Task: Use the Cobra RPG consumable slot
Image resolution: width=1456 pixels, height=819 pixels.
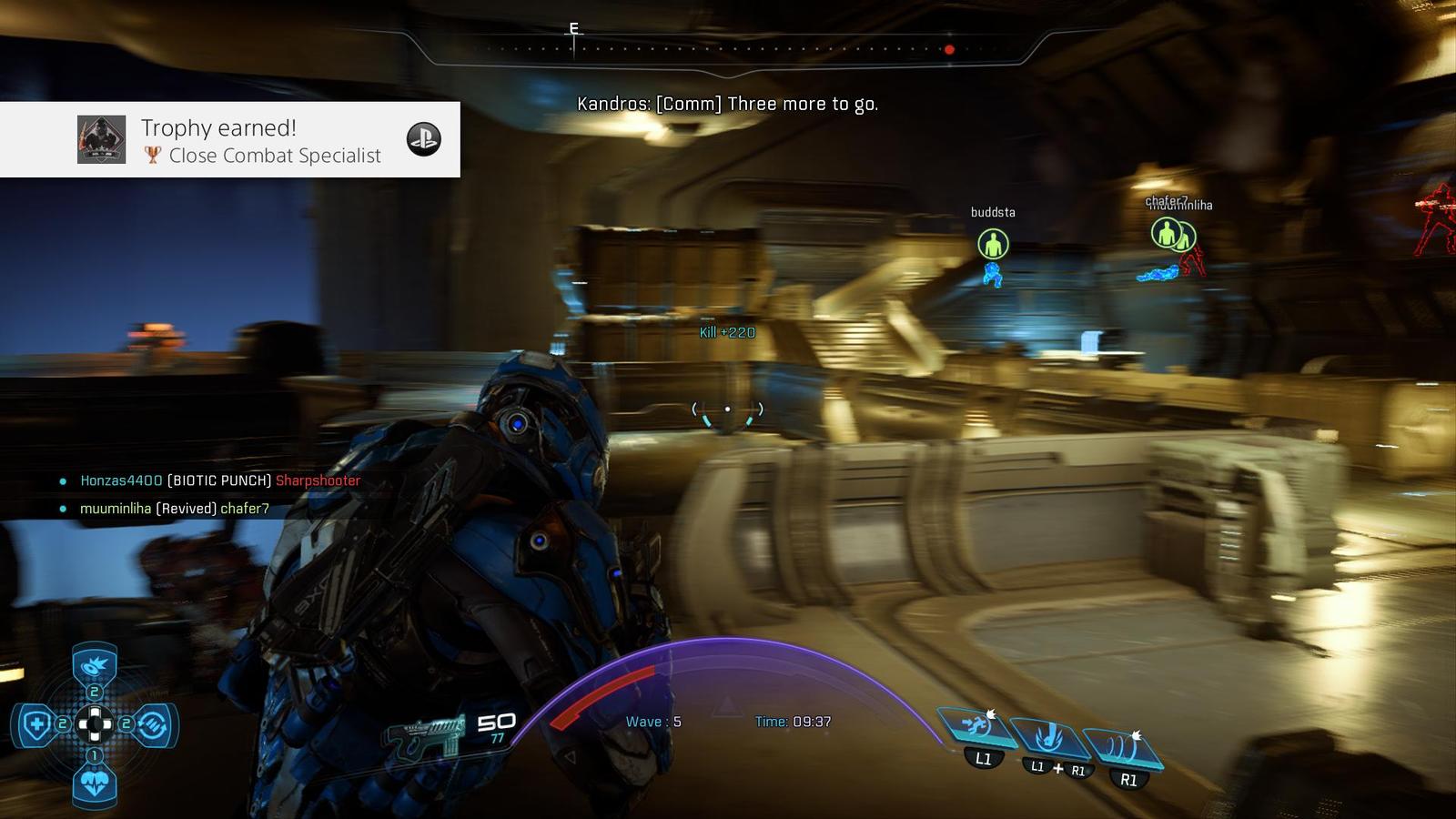Action: click(x=94, y=667)
